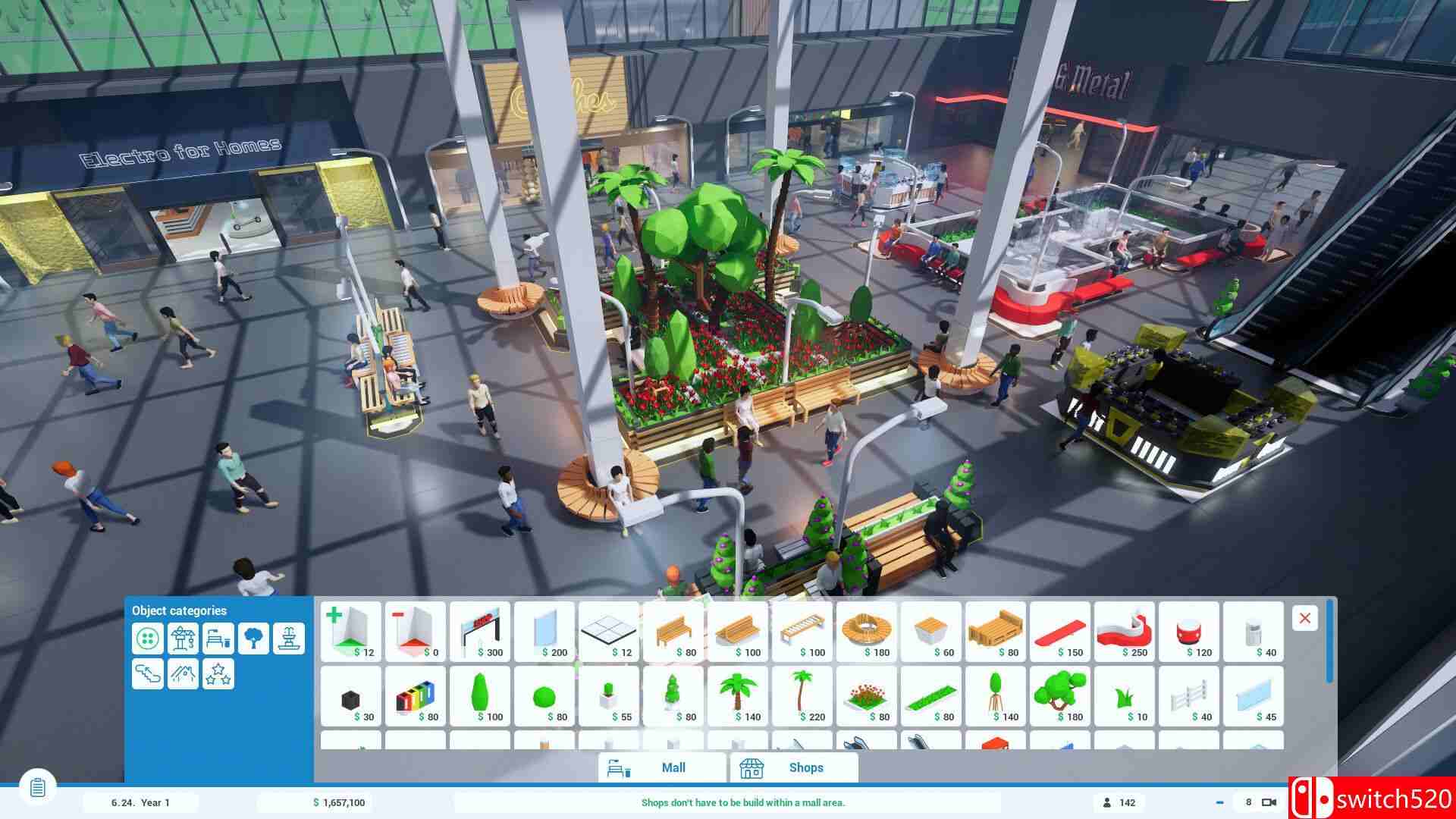Click the green buttons category icon

[x=148, y=639]
